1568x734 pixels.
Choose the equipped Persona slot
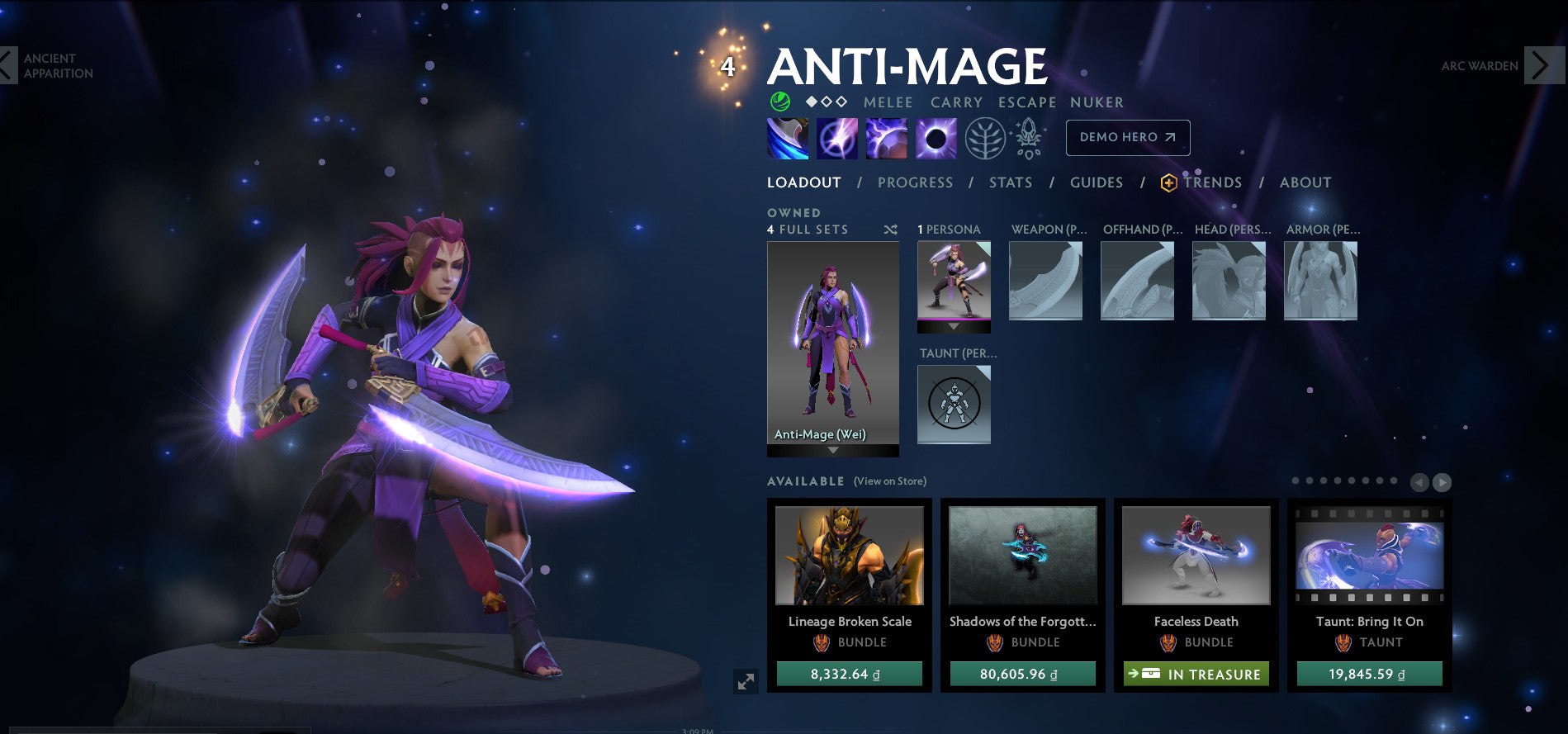coord(954,282)
